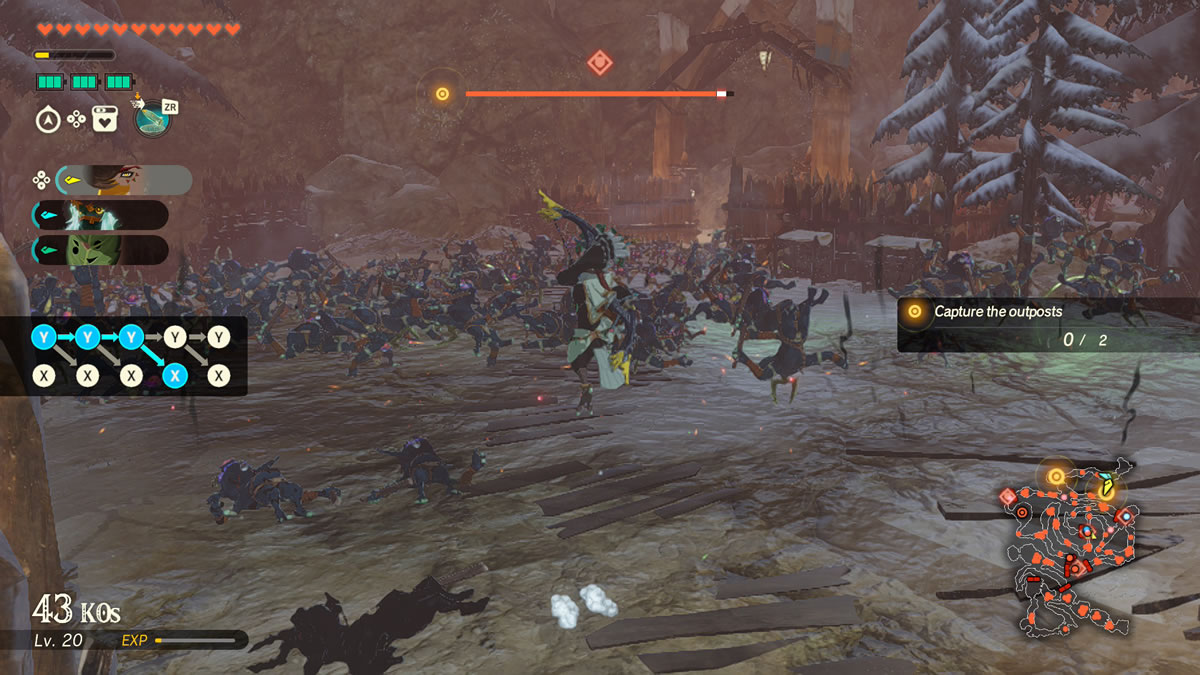Switch to the white-haired construct character portrait
This screenshot has width=1200, height=675.
point(100,215)
